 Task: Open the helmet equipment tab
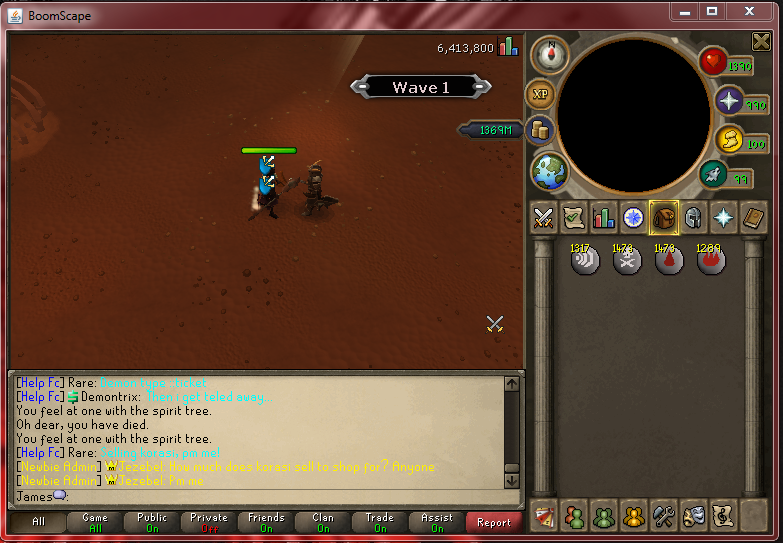(x=692, y=217)
